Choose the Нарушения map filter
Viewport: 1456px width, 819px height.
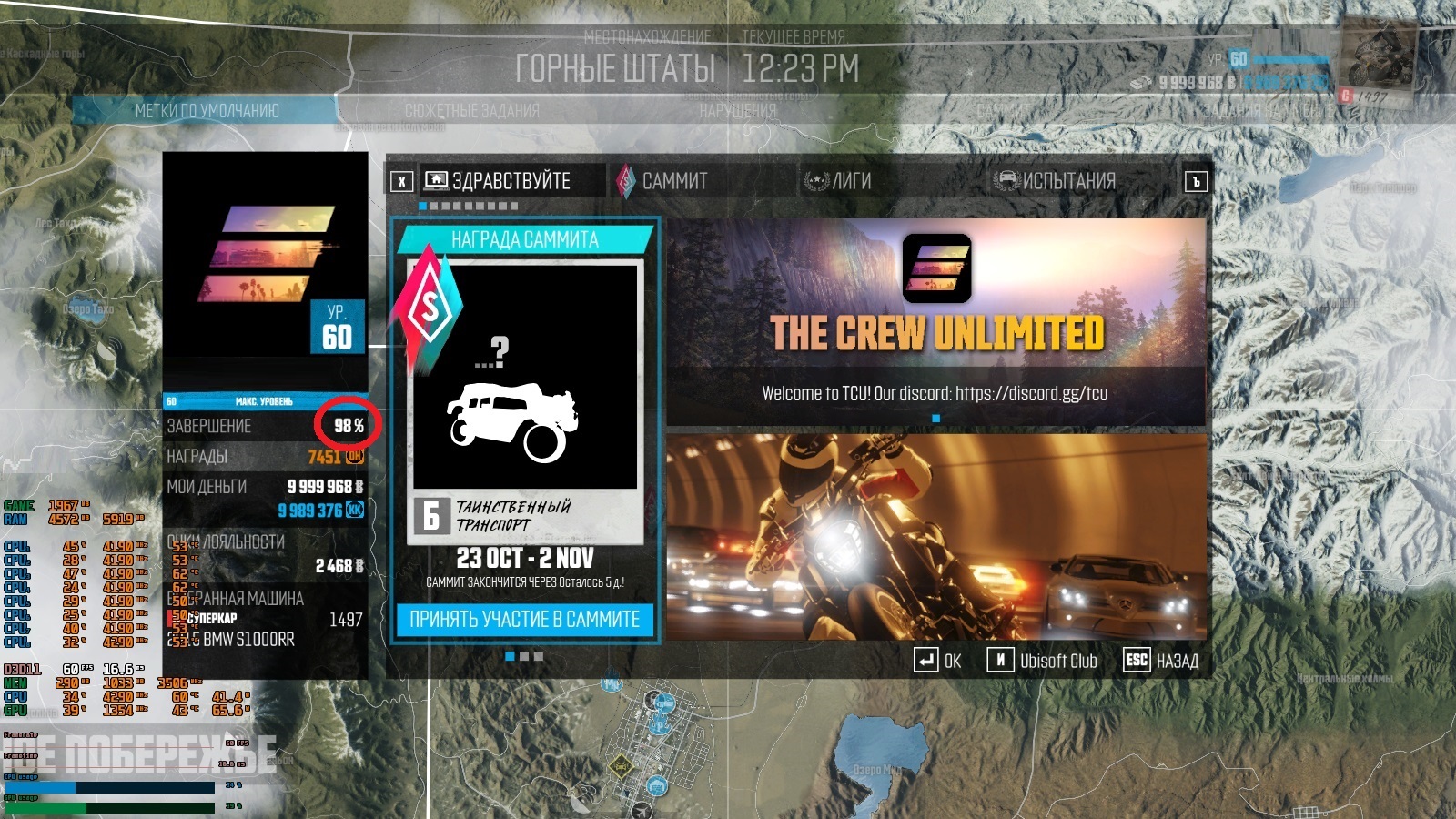[737, 111]
